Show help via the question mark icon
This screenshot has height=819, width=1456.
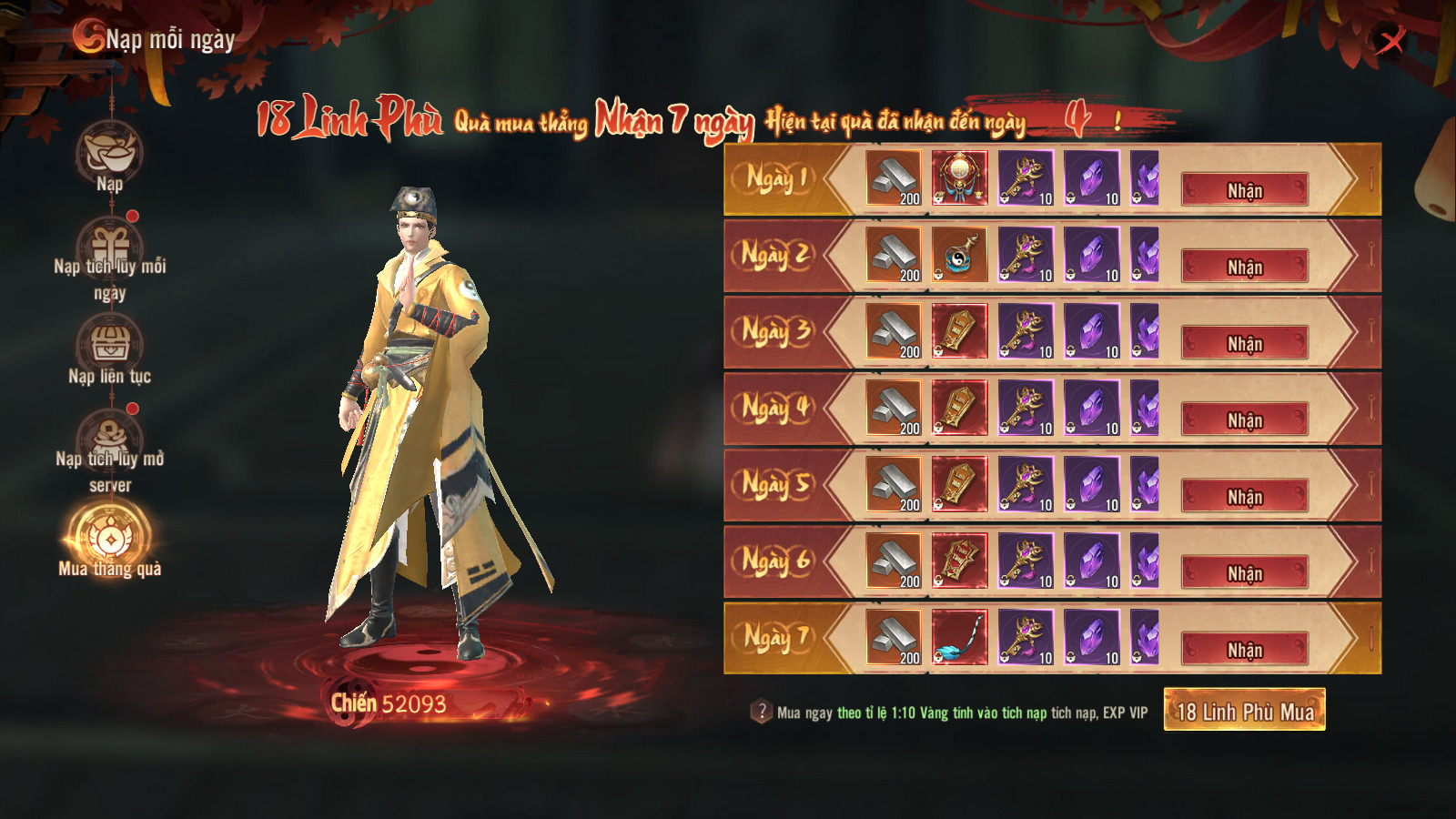coord(761,712)
